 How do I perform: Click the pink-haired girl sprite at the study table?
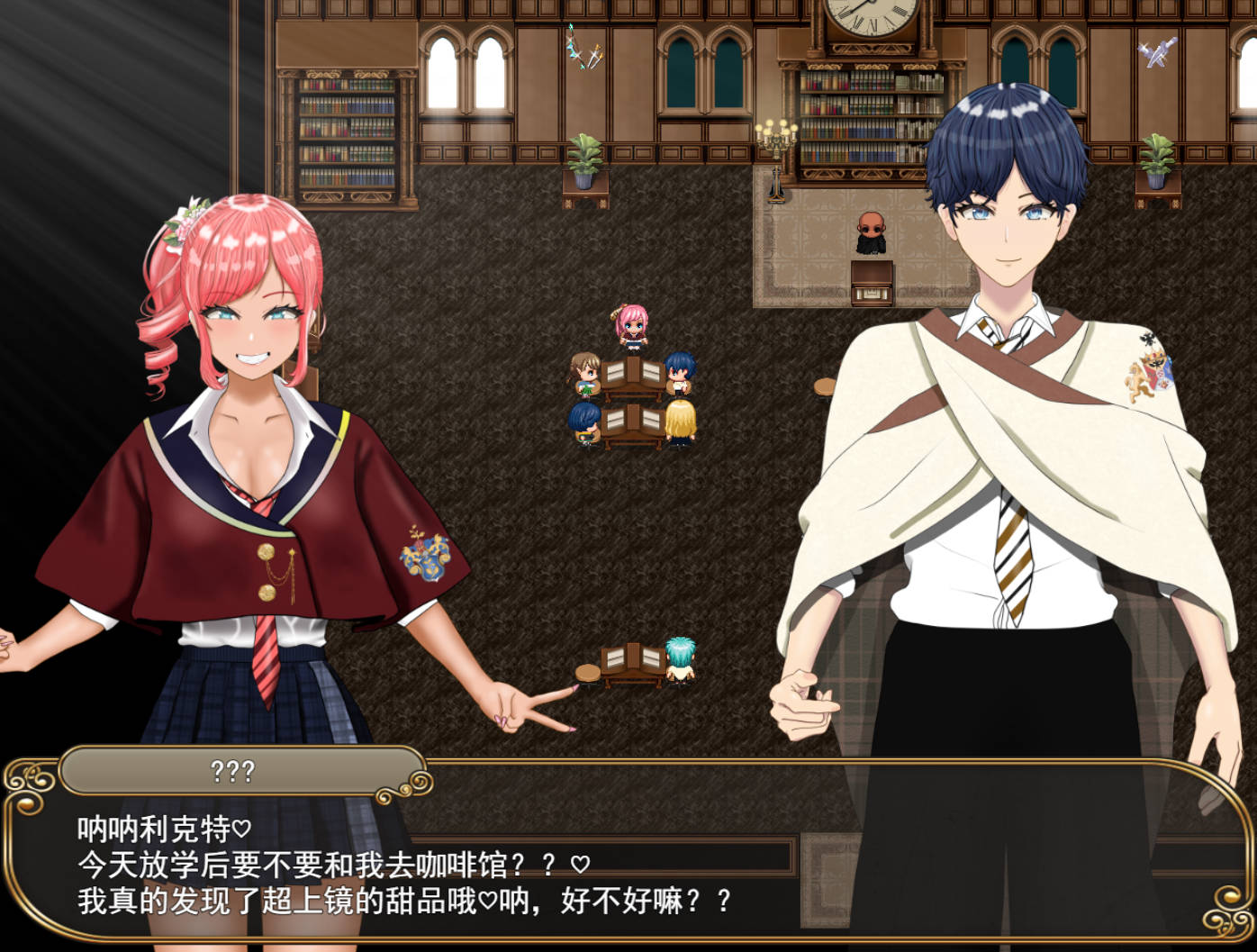pyautogui.click(x=633, y=326)
